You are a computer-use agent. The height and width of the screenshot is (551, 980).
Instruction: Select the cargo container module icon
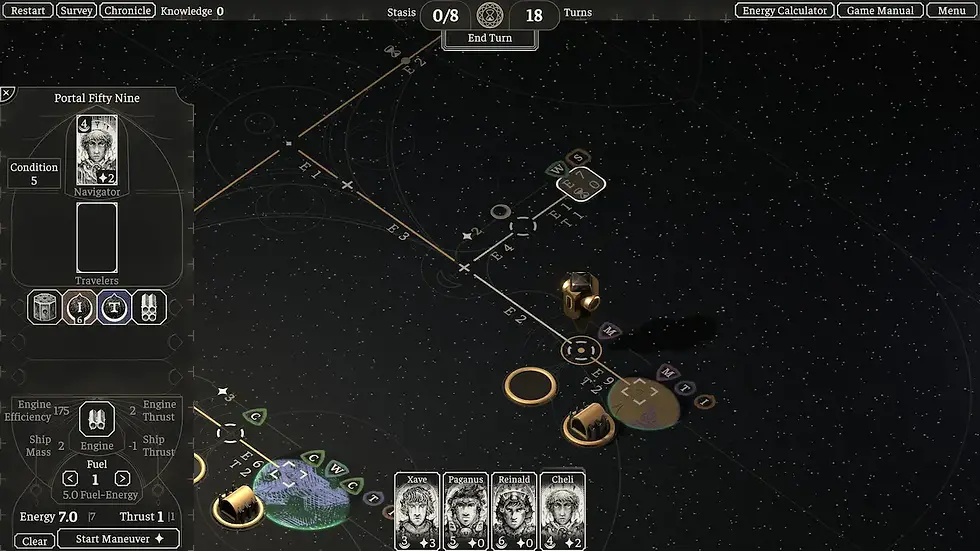tap(44, 307)
